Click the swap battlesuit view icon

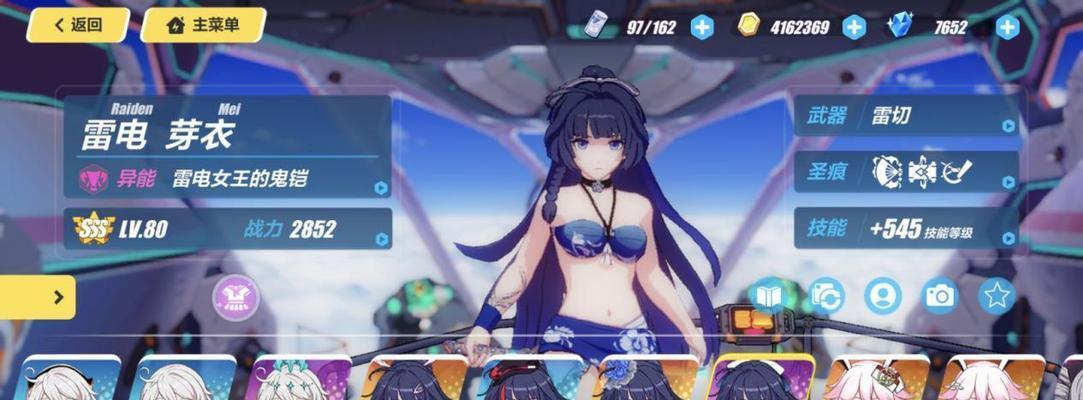827,296
